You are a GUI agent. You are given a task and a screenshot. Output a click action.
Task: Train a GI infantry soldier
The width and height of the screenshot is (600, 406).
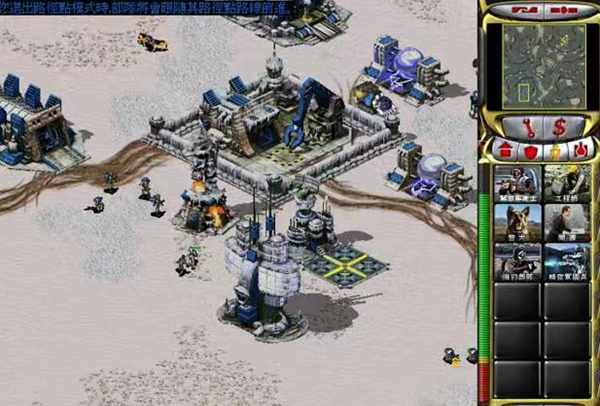(x=518, y=183)
